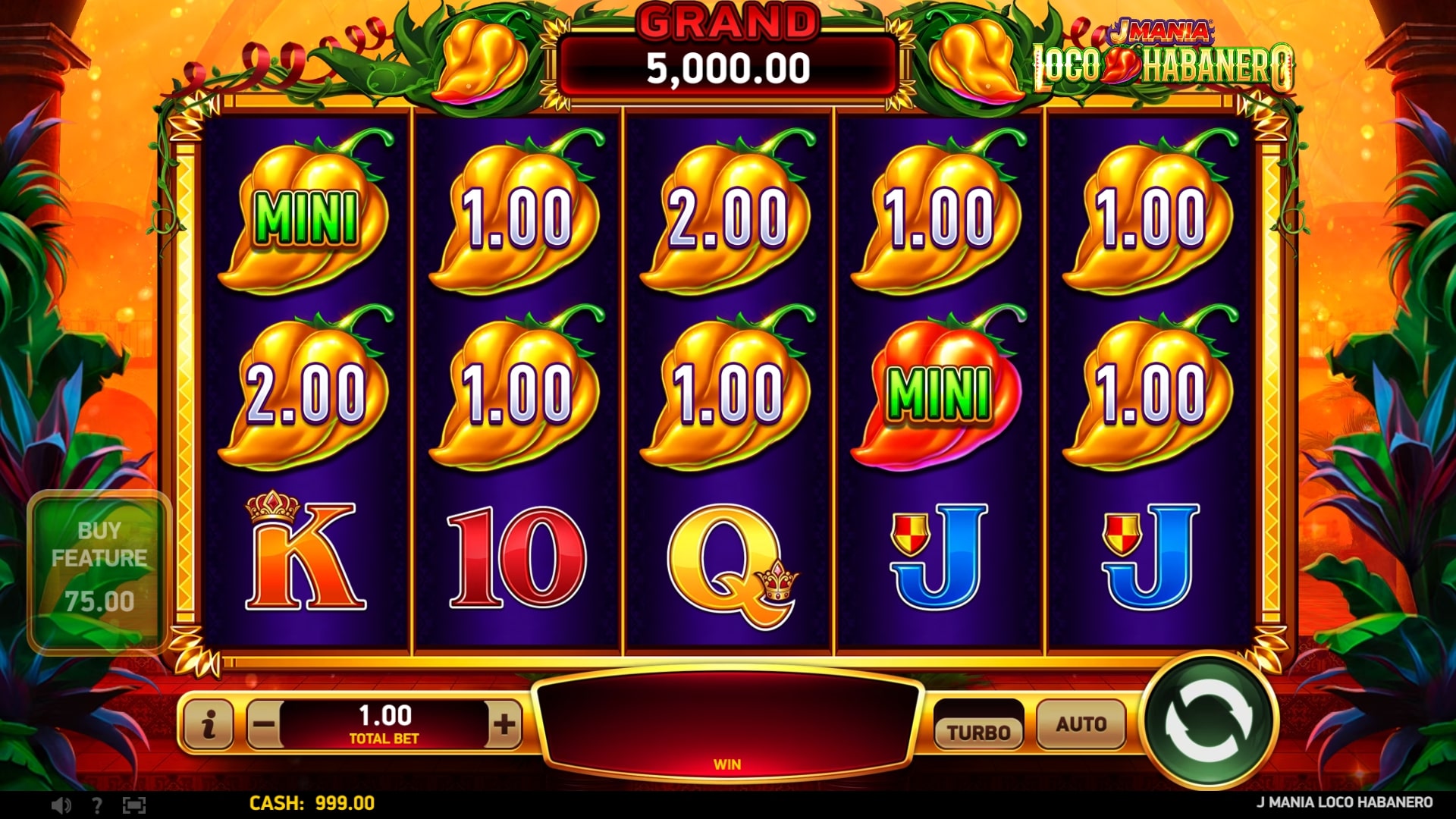Spin the reels with the green button
The height and width of the screenshot is (819, 1456).
tap(1210, 724)
